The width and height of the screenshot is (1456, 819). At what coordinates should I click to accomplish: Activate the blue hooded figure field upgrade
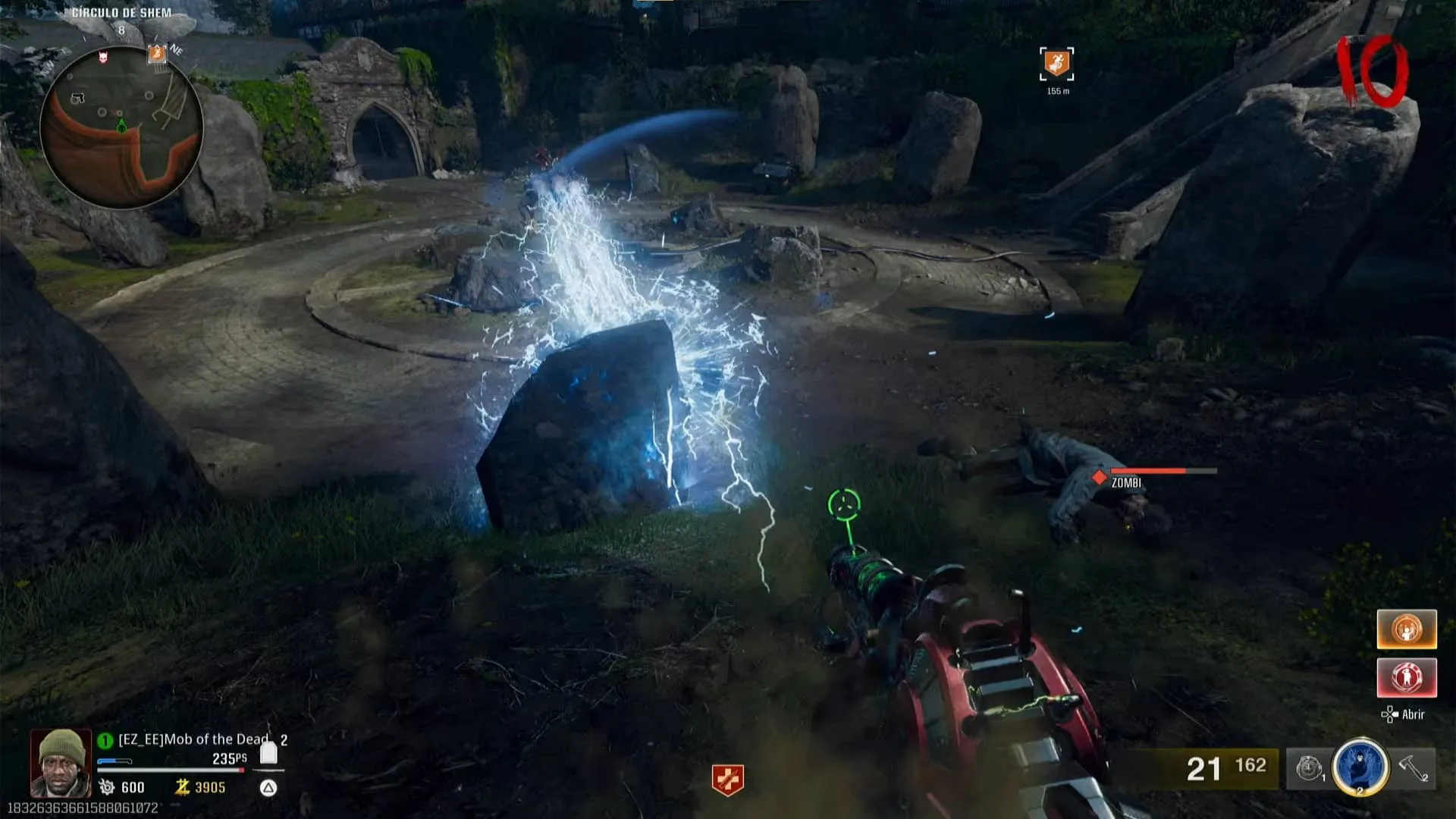1360,767
